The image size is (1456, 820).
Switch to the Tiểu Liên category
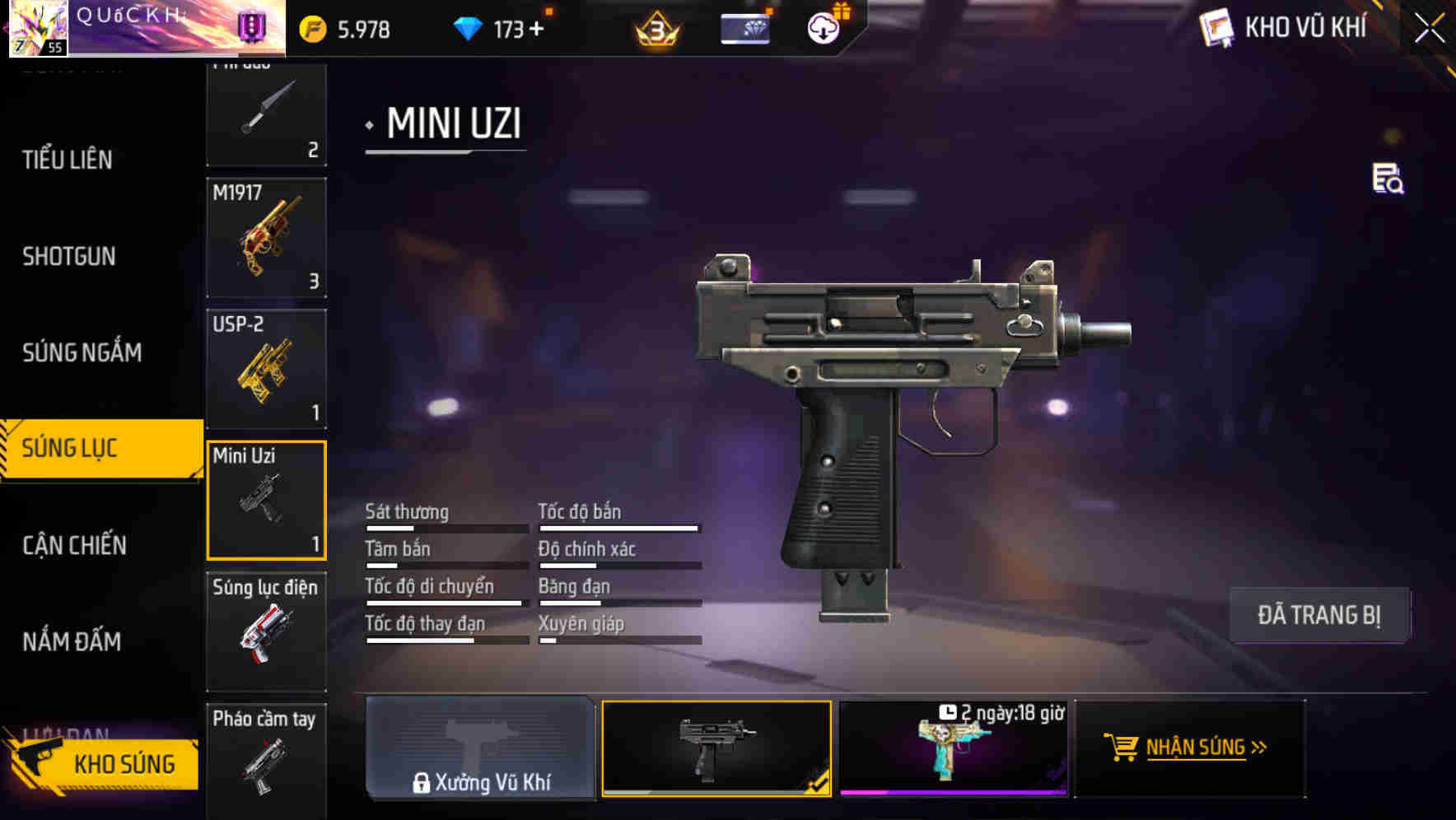[68, 160]
